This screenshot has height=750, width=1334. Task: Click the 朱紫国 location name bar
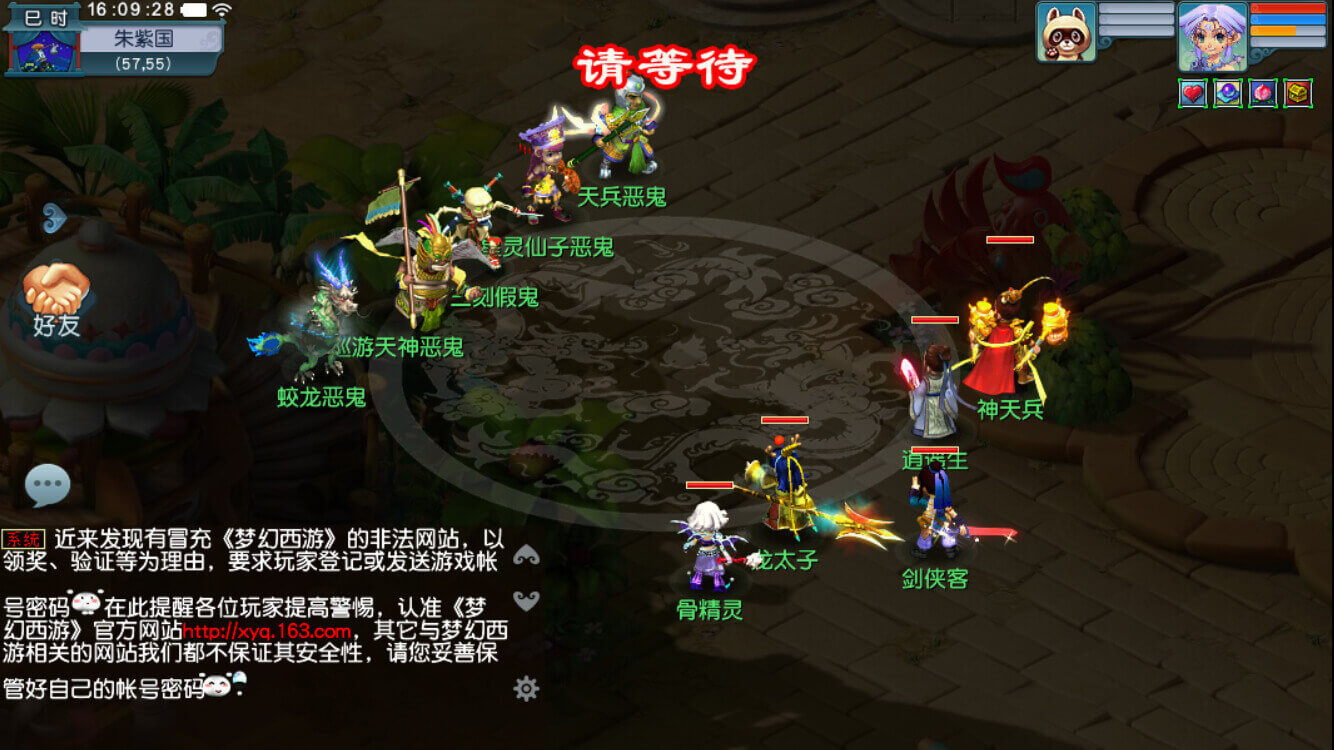pyautogui.click(x=150, y=38)
